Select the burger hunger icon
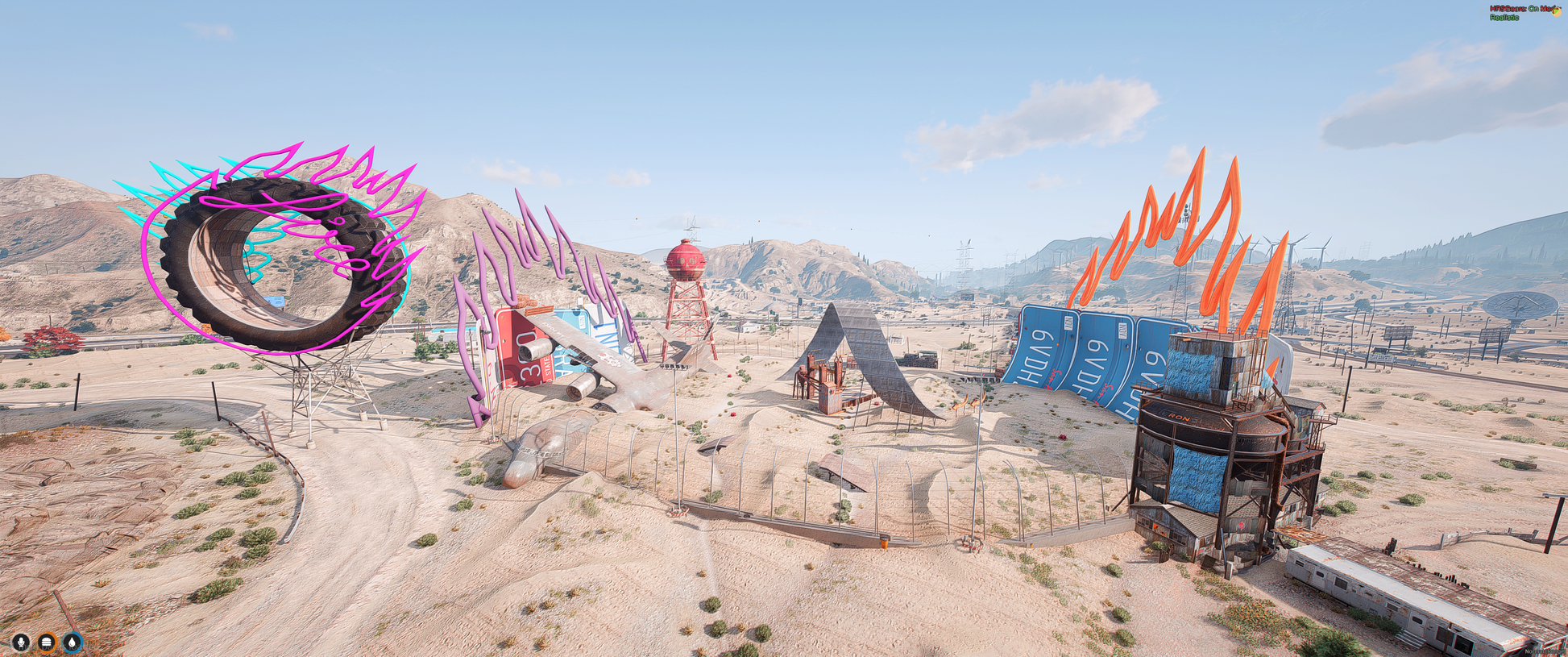This screenshot has width=1568, height=657. [47, 642]
